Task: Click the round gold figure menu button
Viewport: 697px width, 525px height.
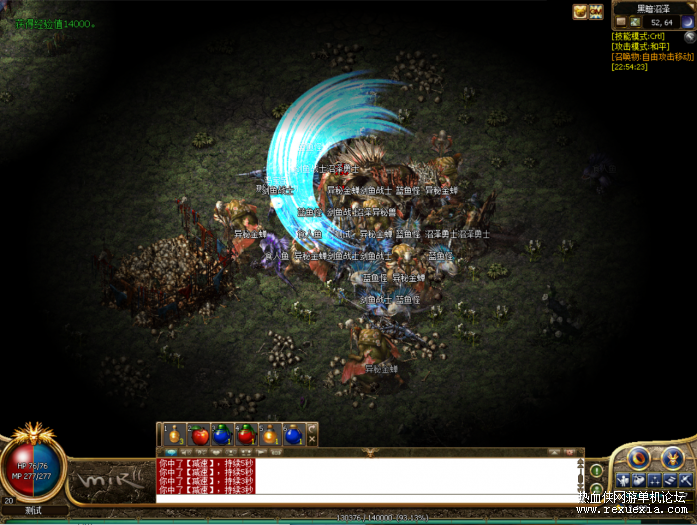Action: pos(671,459)
